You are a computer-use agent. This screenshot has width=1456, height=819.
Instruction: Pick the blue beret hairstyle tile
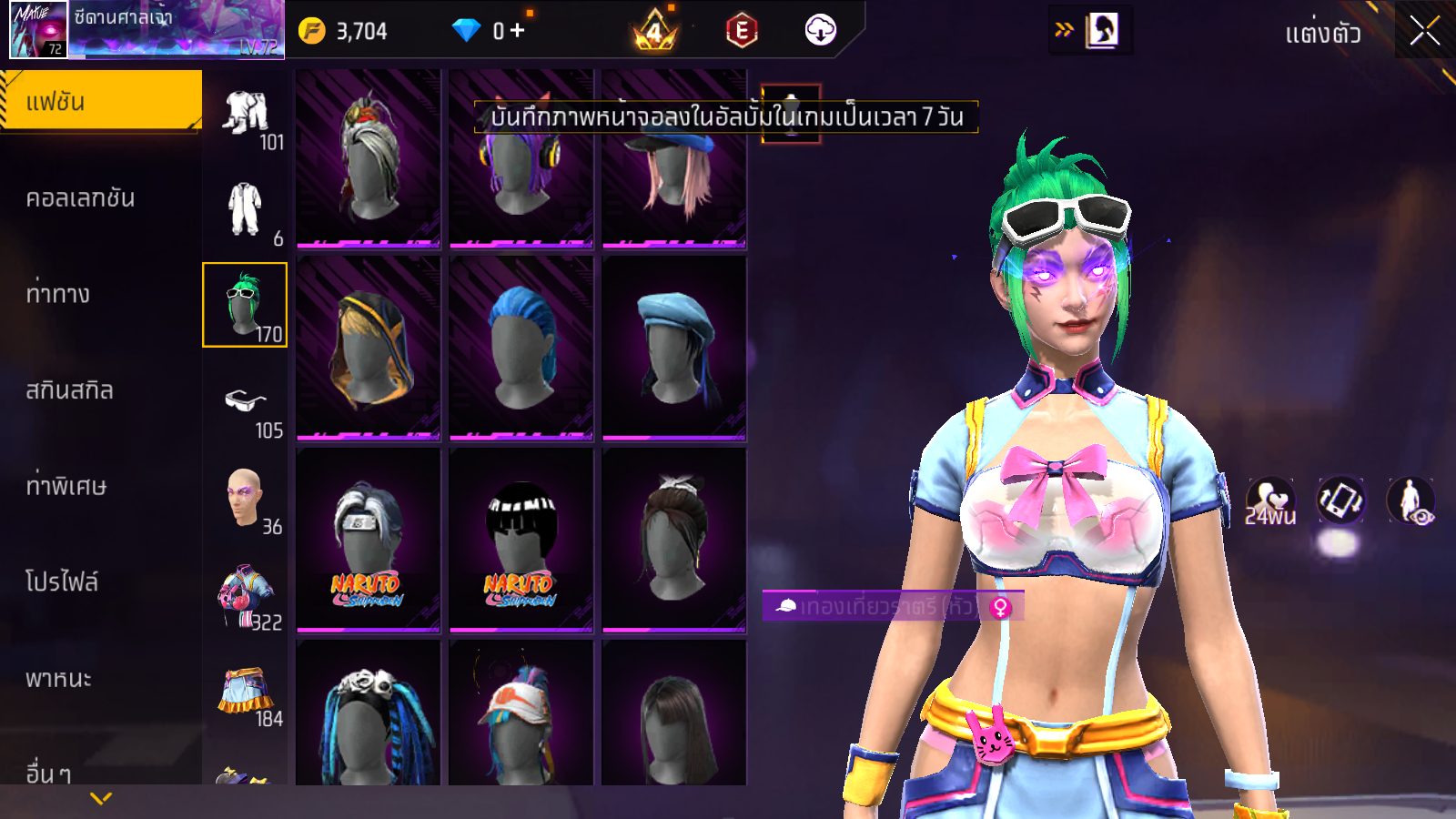tap(673, 348)
